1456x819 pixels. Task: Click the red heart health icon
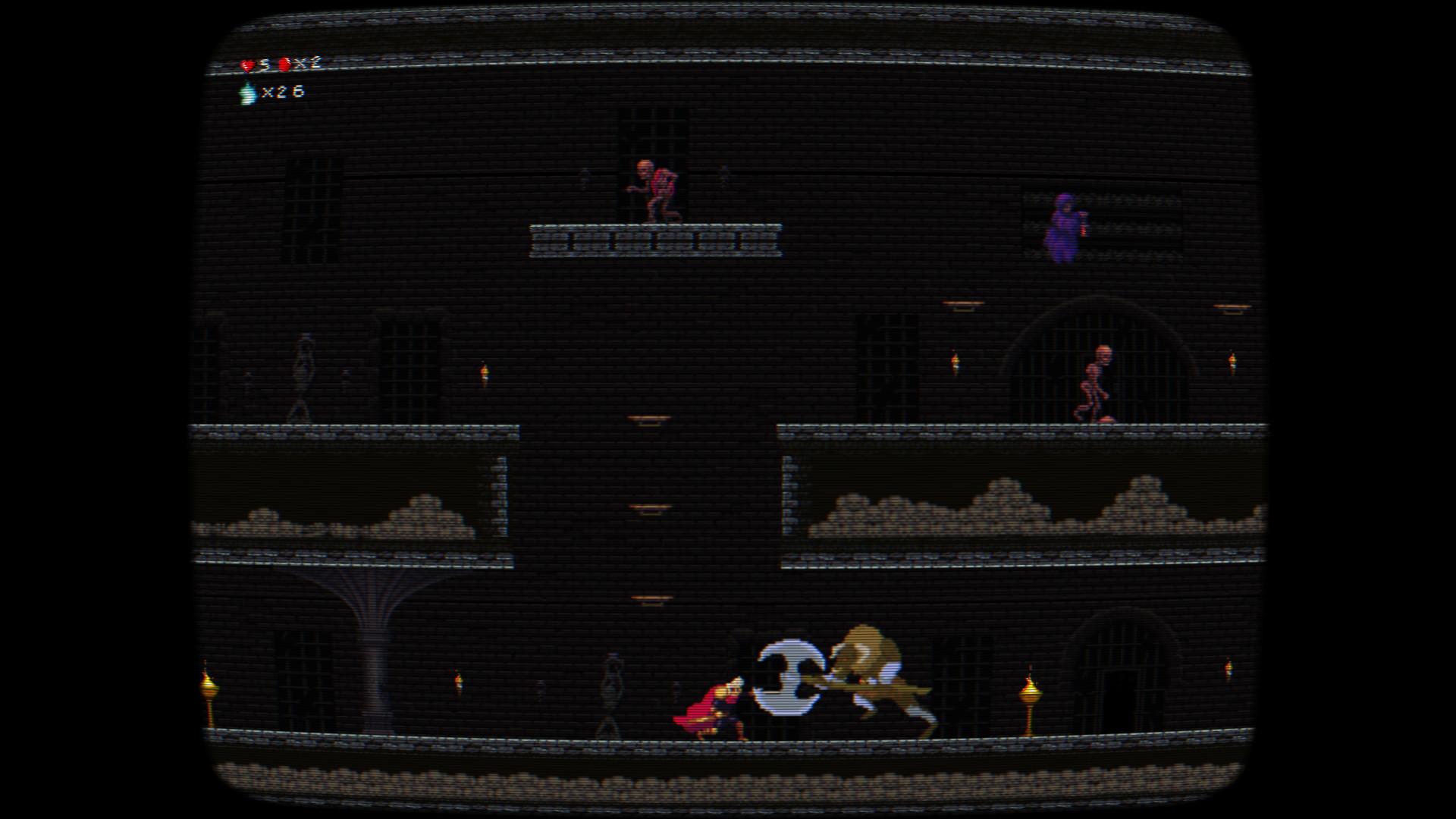coord(247,65)
